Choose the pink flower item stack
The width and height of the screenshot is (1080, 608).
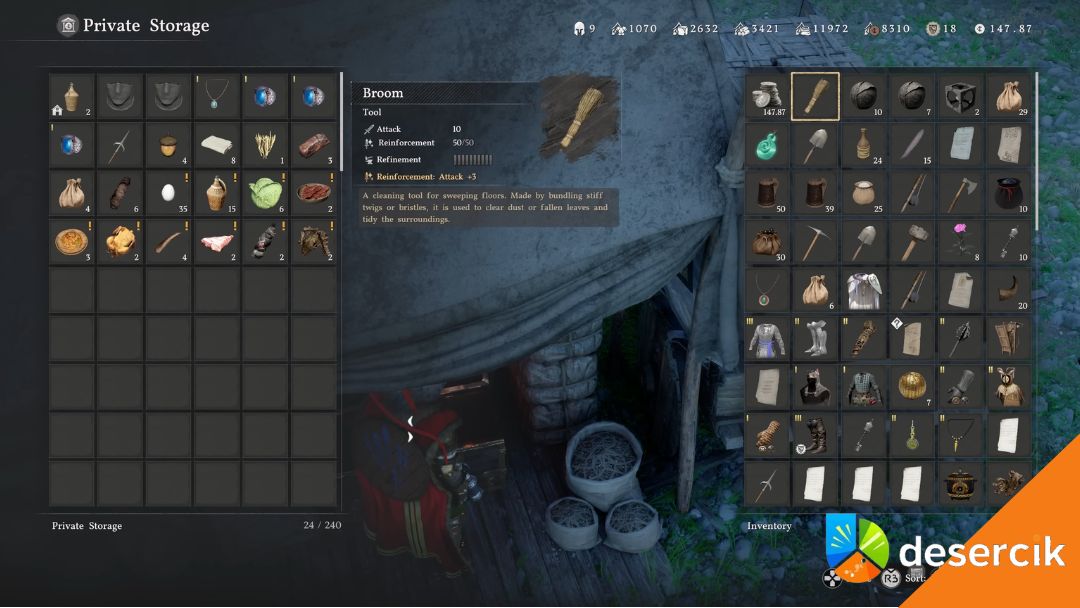(x=960, y=241)
